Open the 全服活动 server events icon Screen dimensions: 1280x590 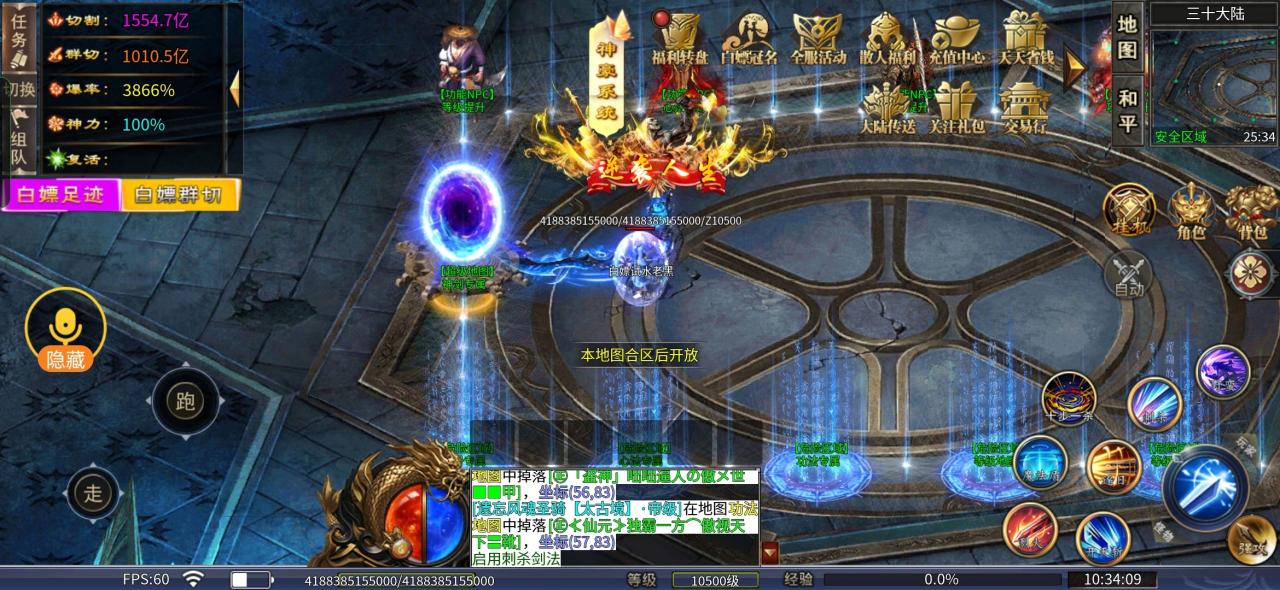click(x=817, y=40)
